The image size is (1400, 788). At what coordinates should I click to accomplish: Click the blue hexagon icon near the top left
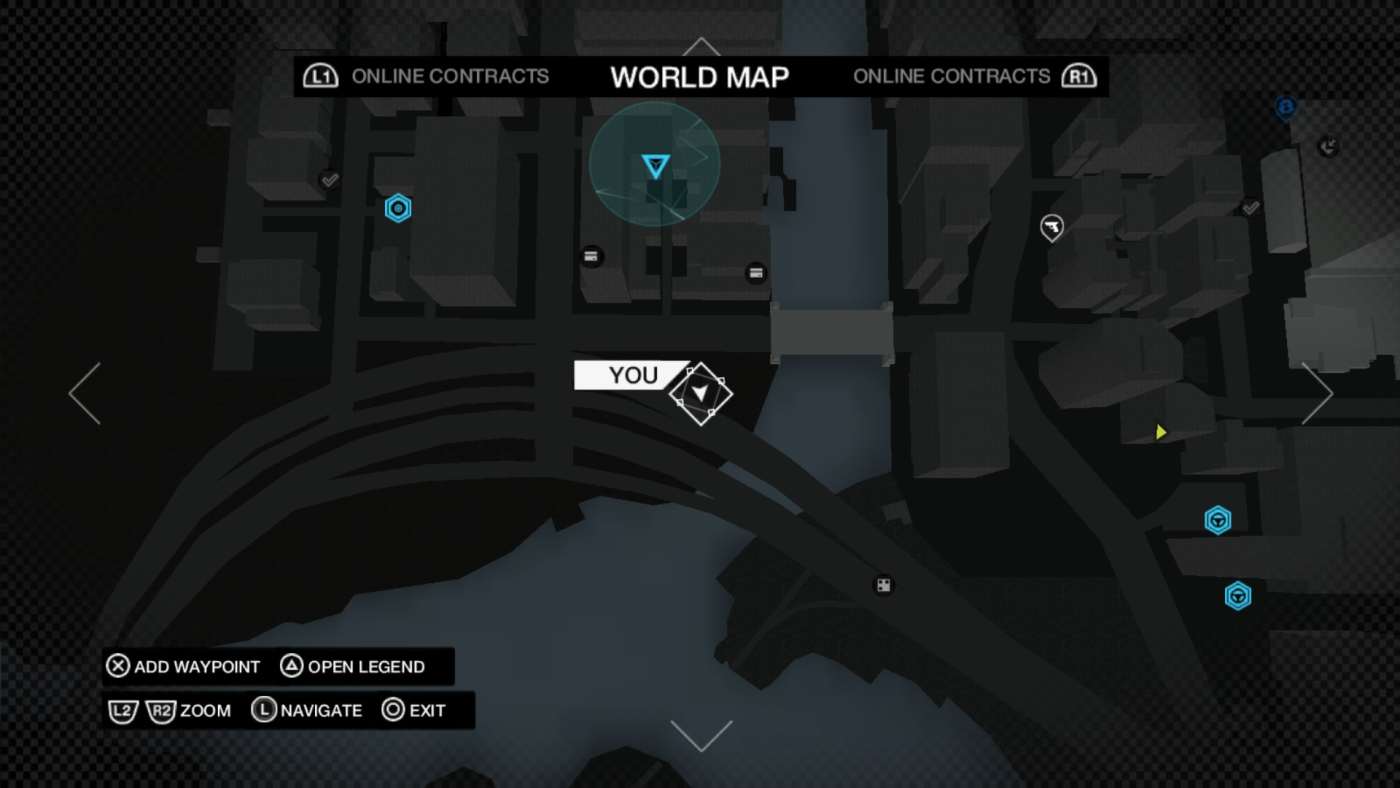[397, 207]
